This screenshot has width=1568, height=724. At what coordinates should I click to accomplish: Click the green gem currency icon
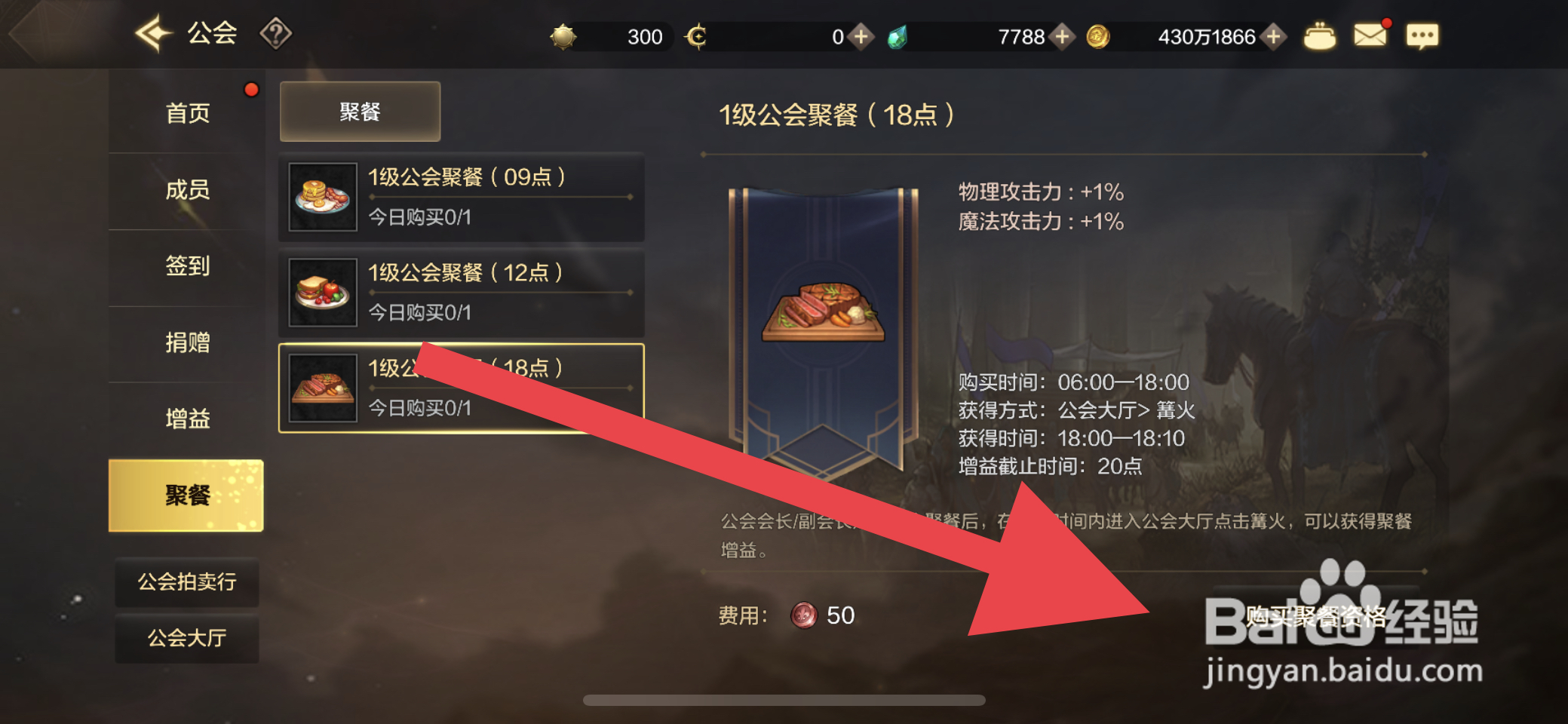pos(898,35)
